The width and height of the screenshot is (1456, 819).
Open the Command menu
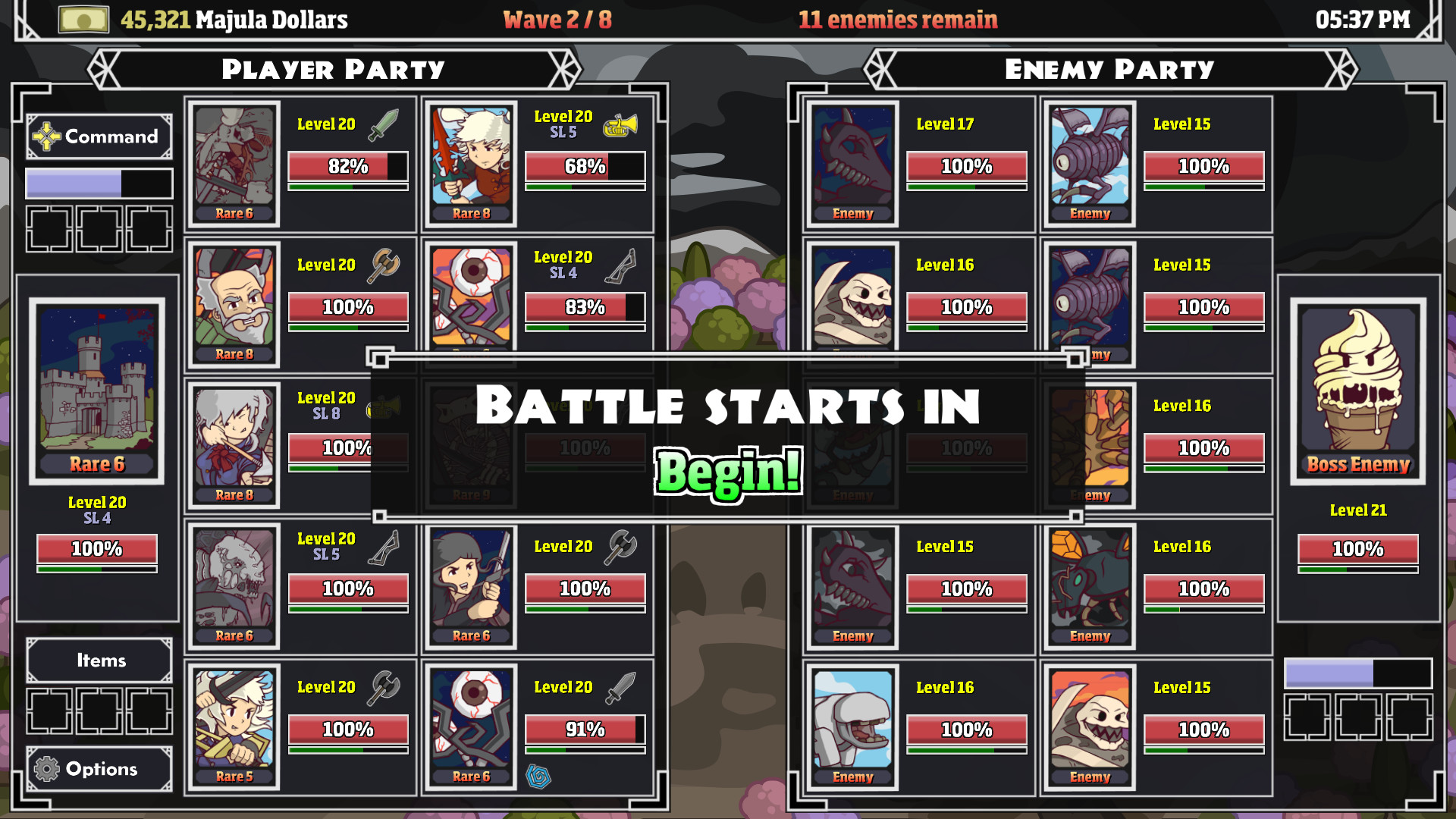99,136
